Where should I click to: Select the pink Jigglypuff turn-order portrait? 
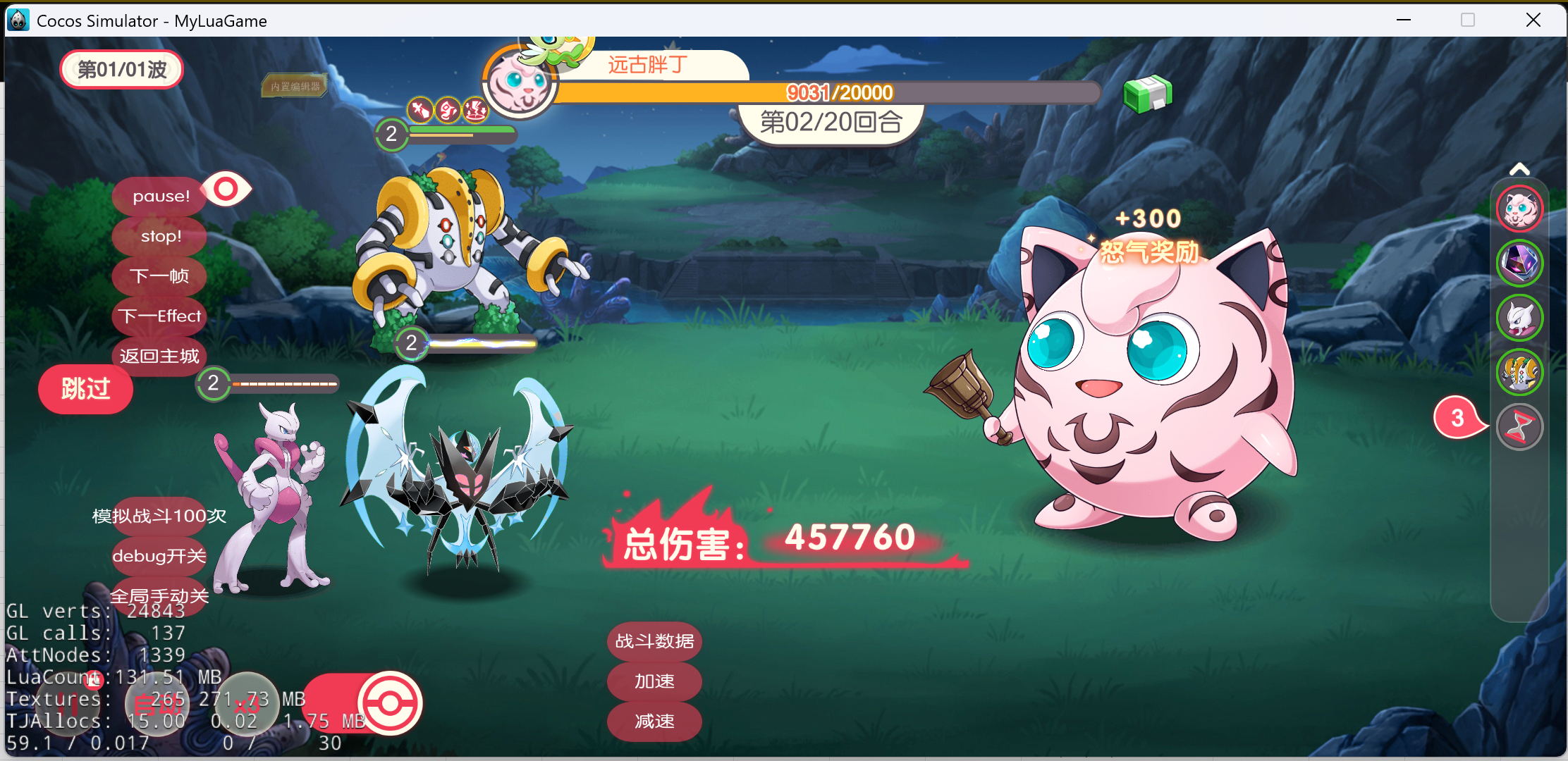[x=1519, y=209]
